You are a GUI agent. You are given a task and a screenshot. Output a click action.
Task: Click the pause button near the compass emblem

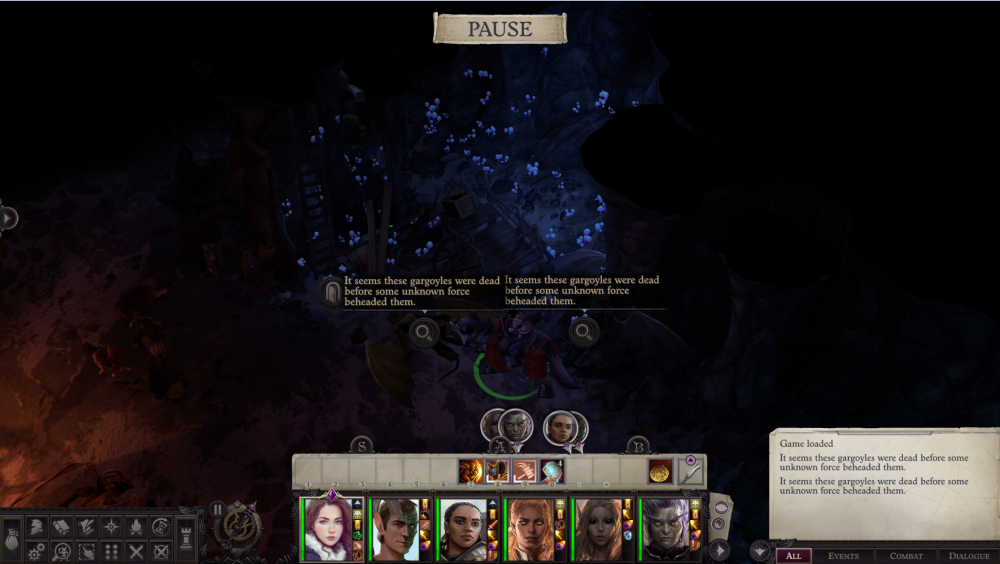[x=218, y=509]
